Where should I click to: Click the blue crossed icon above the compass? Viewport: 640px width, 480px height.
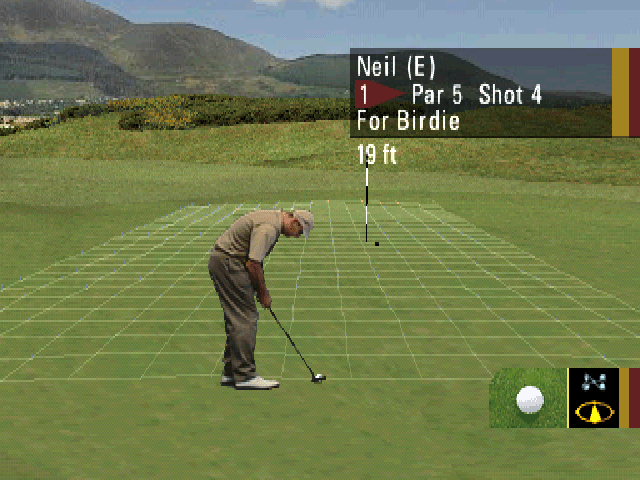593,382
